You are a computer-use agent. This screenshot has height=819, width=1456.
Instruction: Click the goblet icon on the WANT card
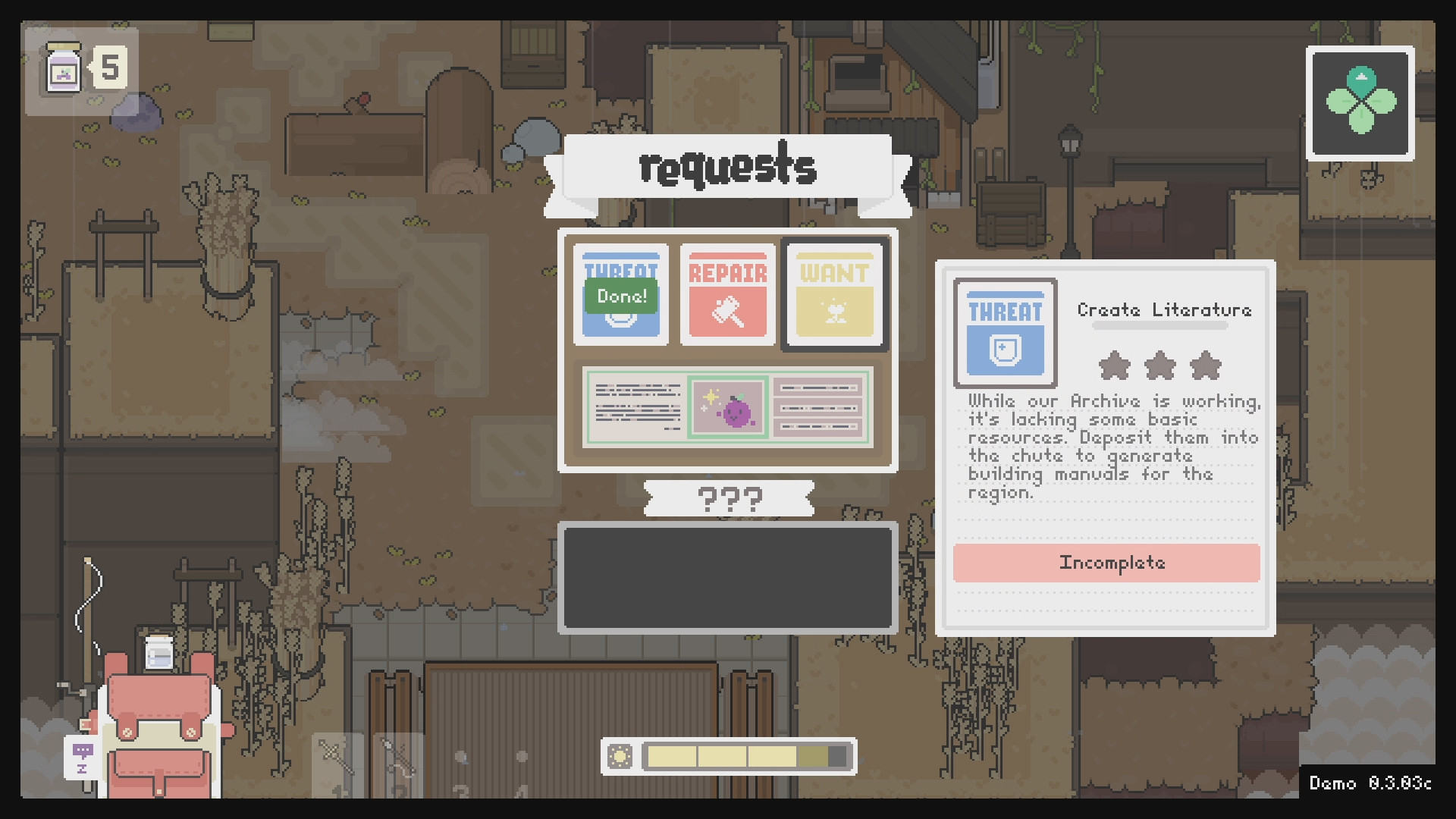coord(834,312)
